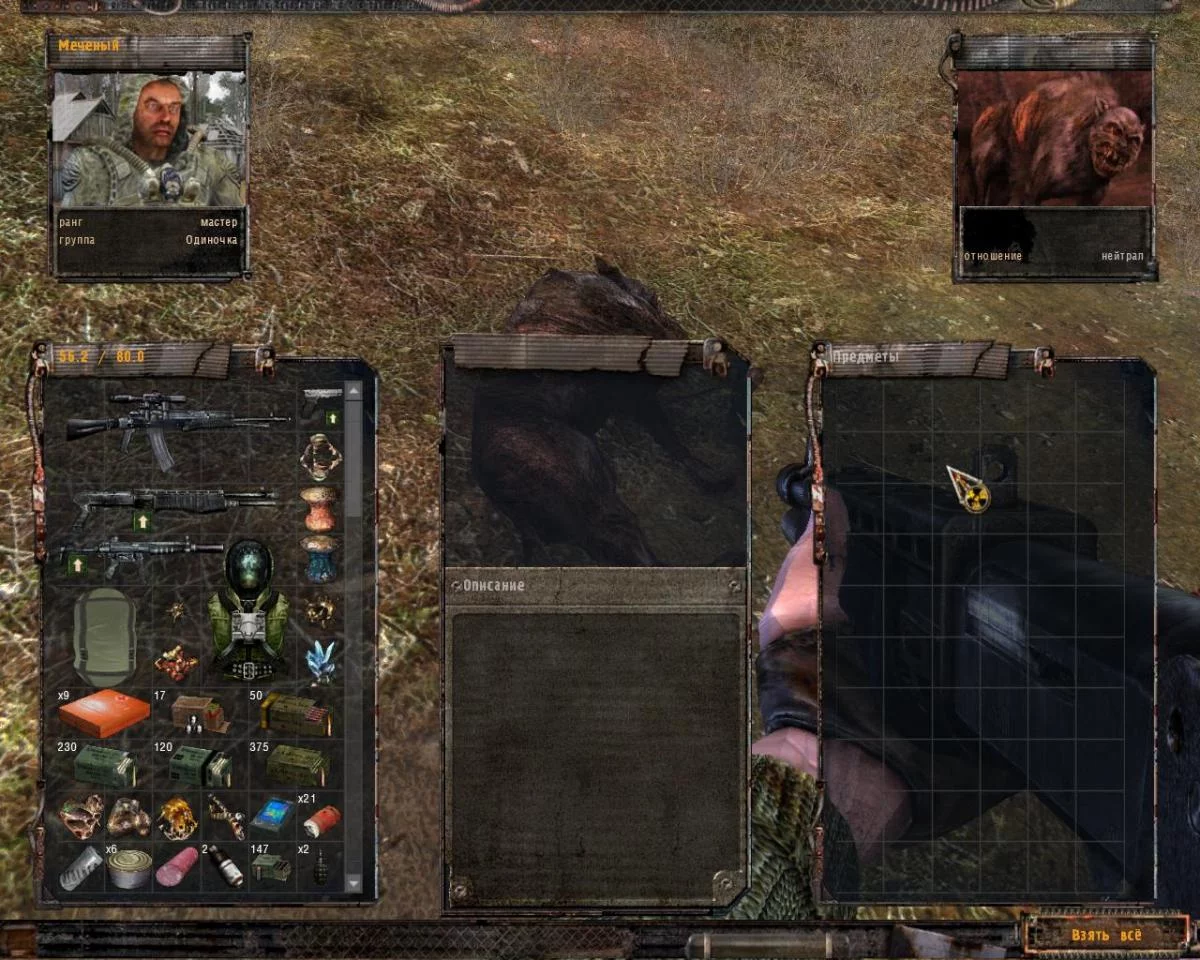Select the radiation-marked item in loot grid

tap(968, 490)
